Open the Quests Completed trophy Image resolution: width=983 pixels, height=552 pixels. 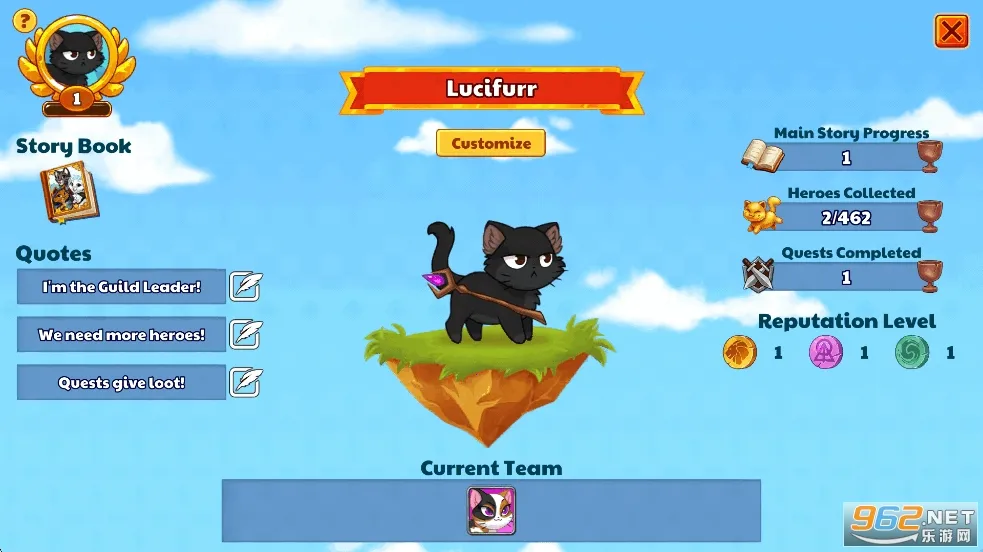930,275
